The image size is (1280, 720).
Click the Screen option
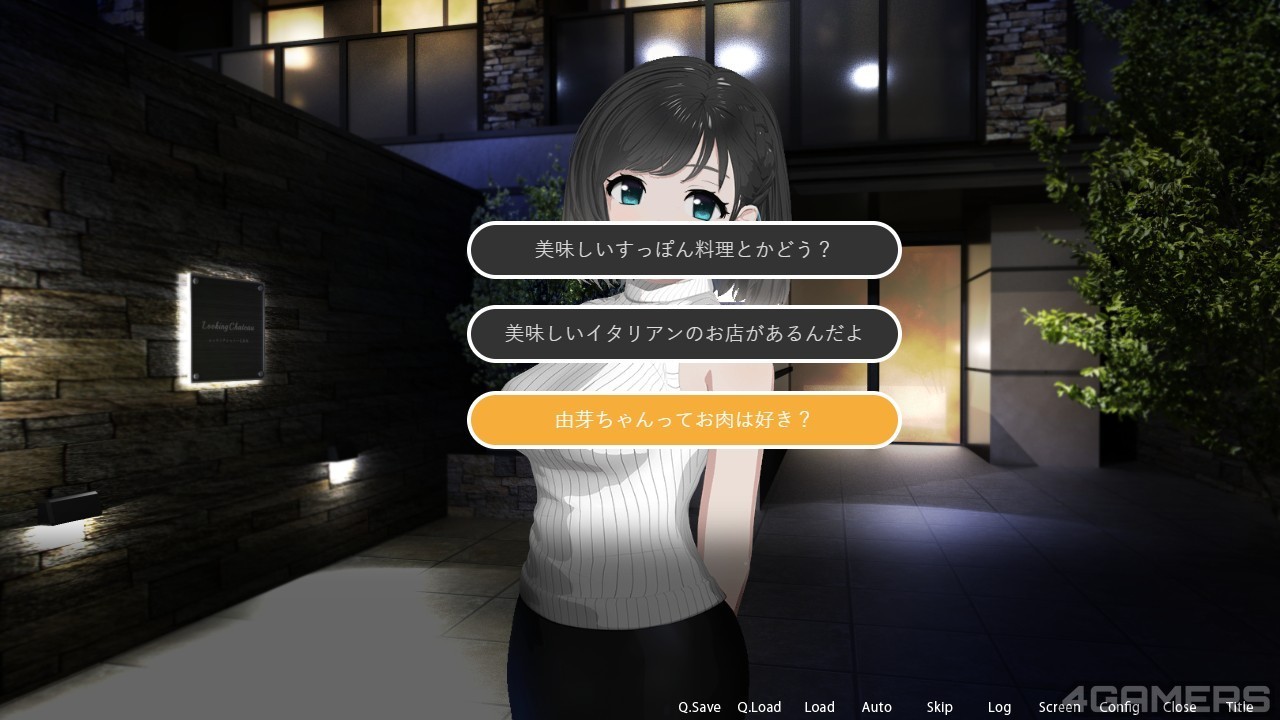click(x=1059, y=707)
